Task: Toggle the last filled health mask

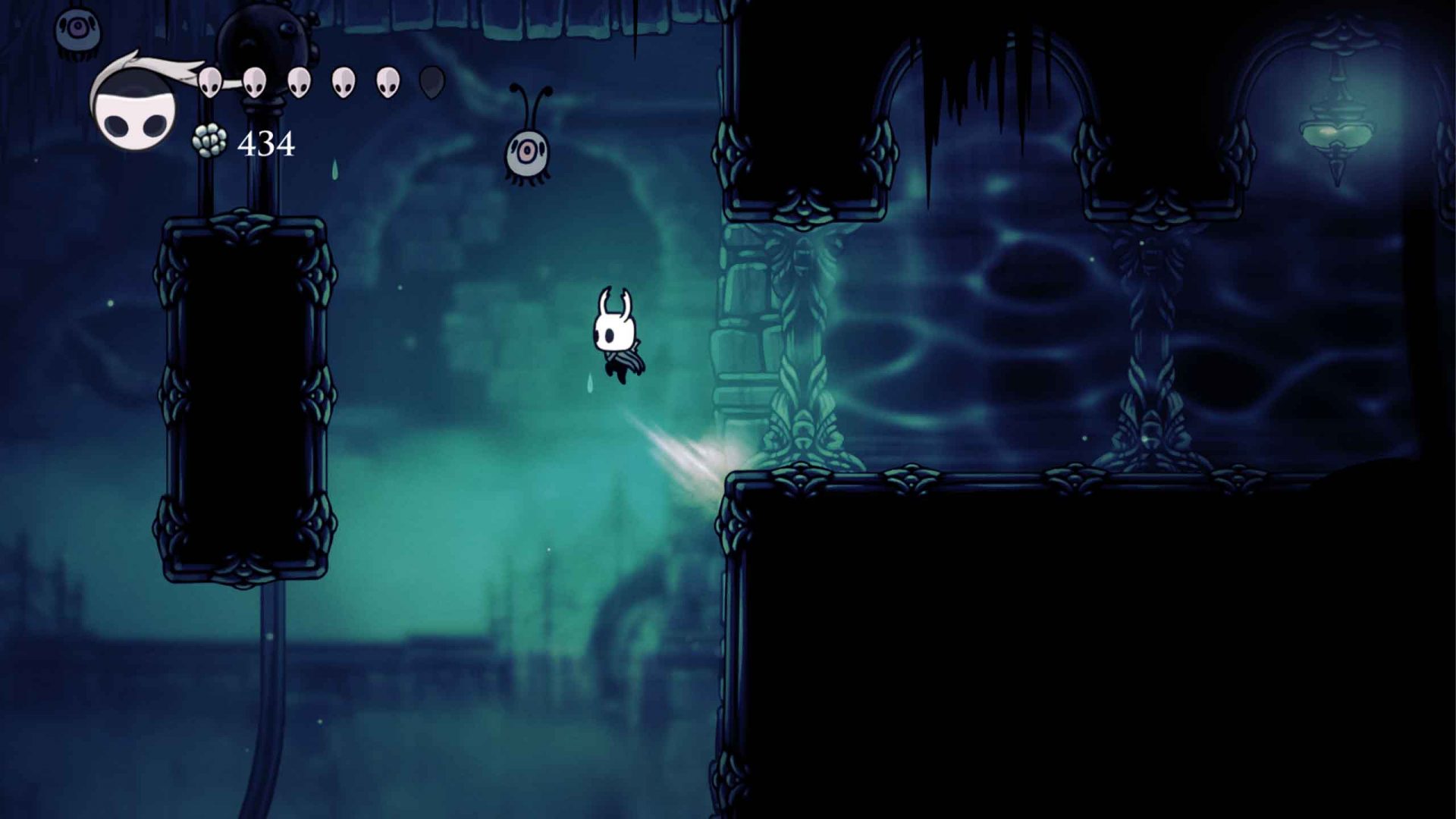Action: pyautogui.click(x=387, y=82)
